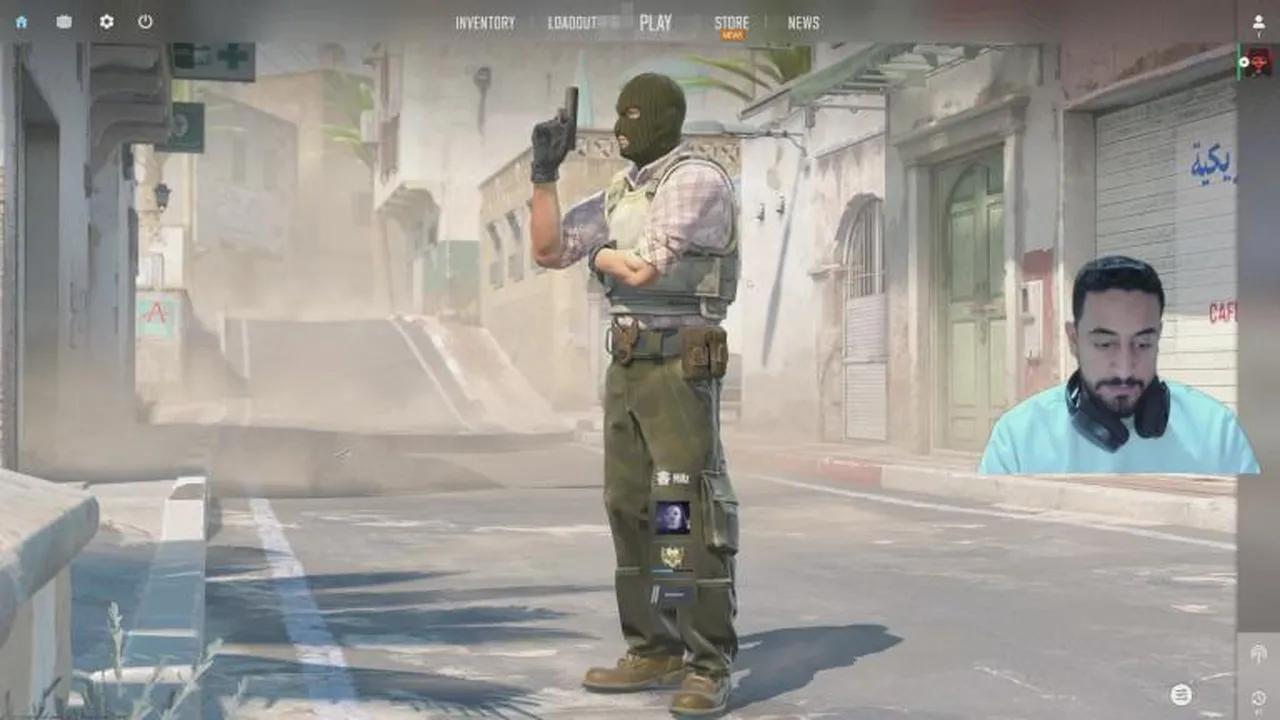Open the Watch screen via TV icon
The image size is (1280, 720).
tap(63, 22)
